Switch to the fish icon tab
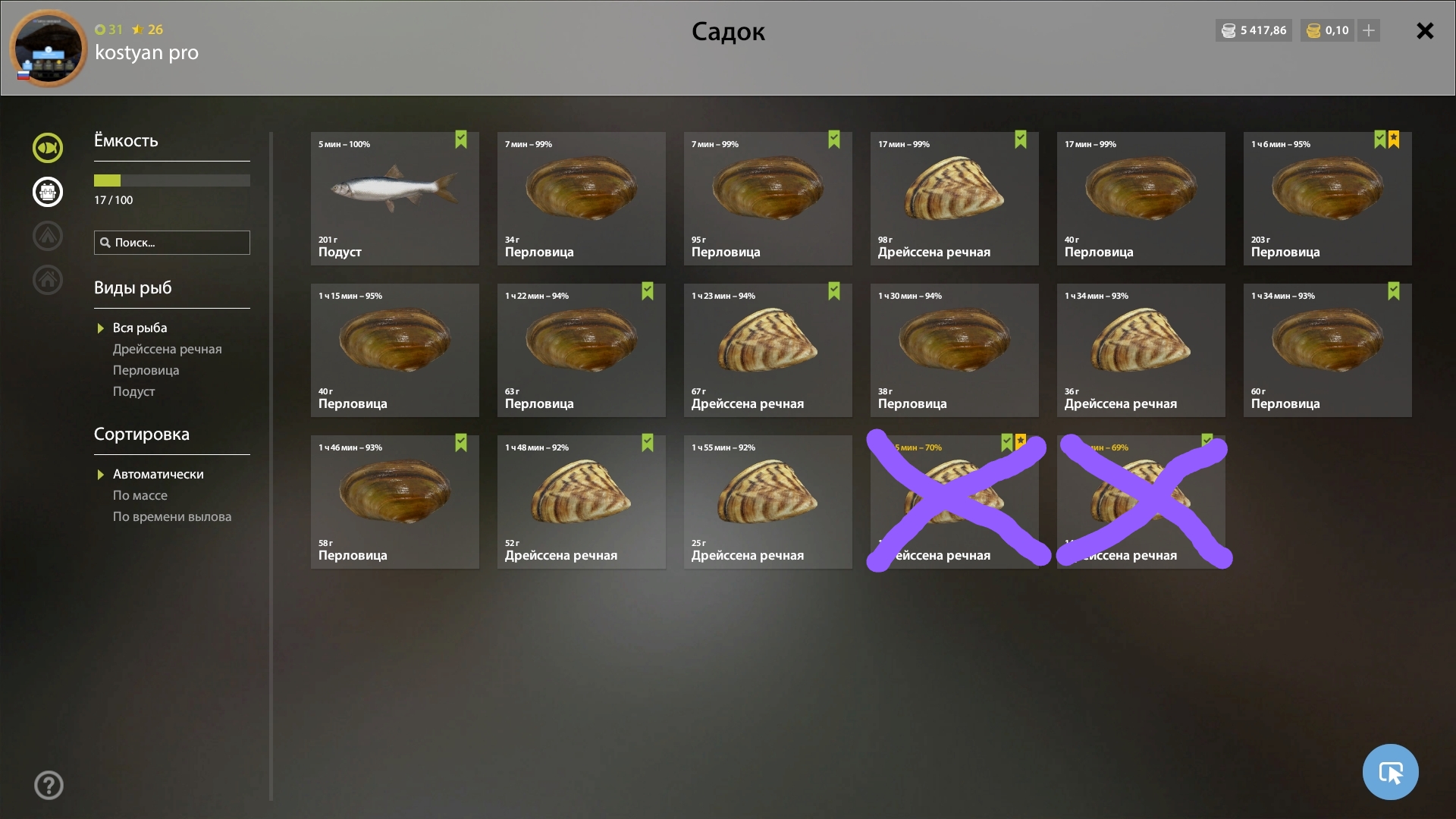1456x819 pixels. coord(48,148)
